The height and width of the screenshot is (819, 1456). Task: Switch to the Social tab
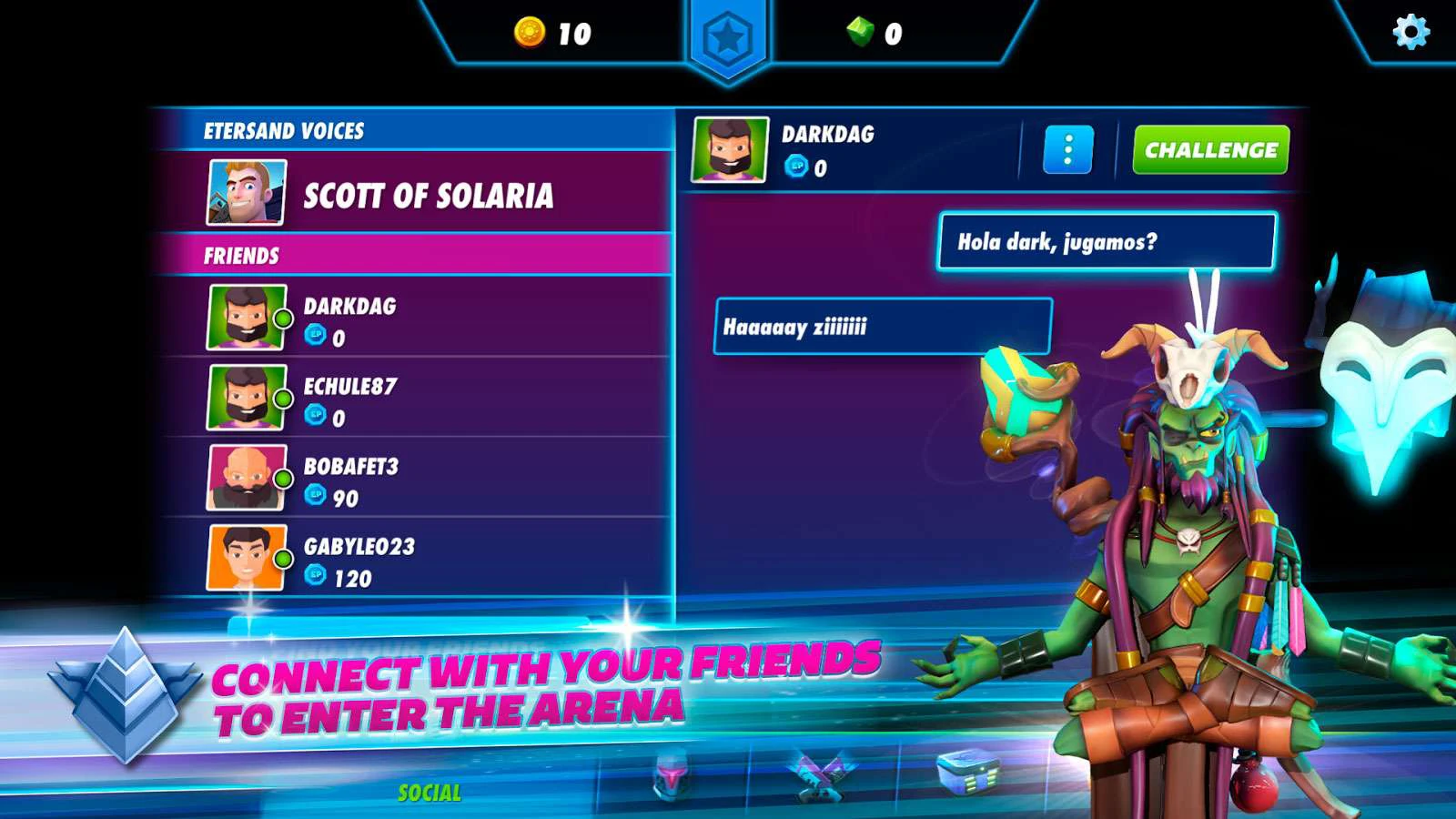pos(430,793)
